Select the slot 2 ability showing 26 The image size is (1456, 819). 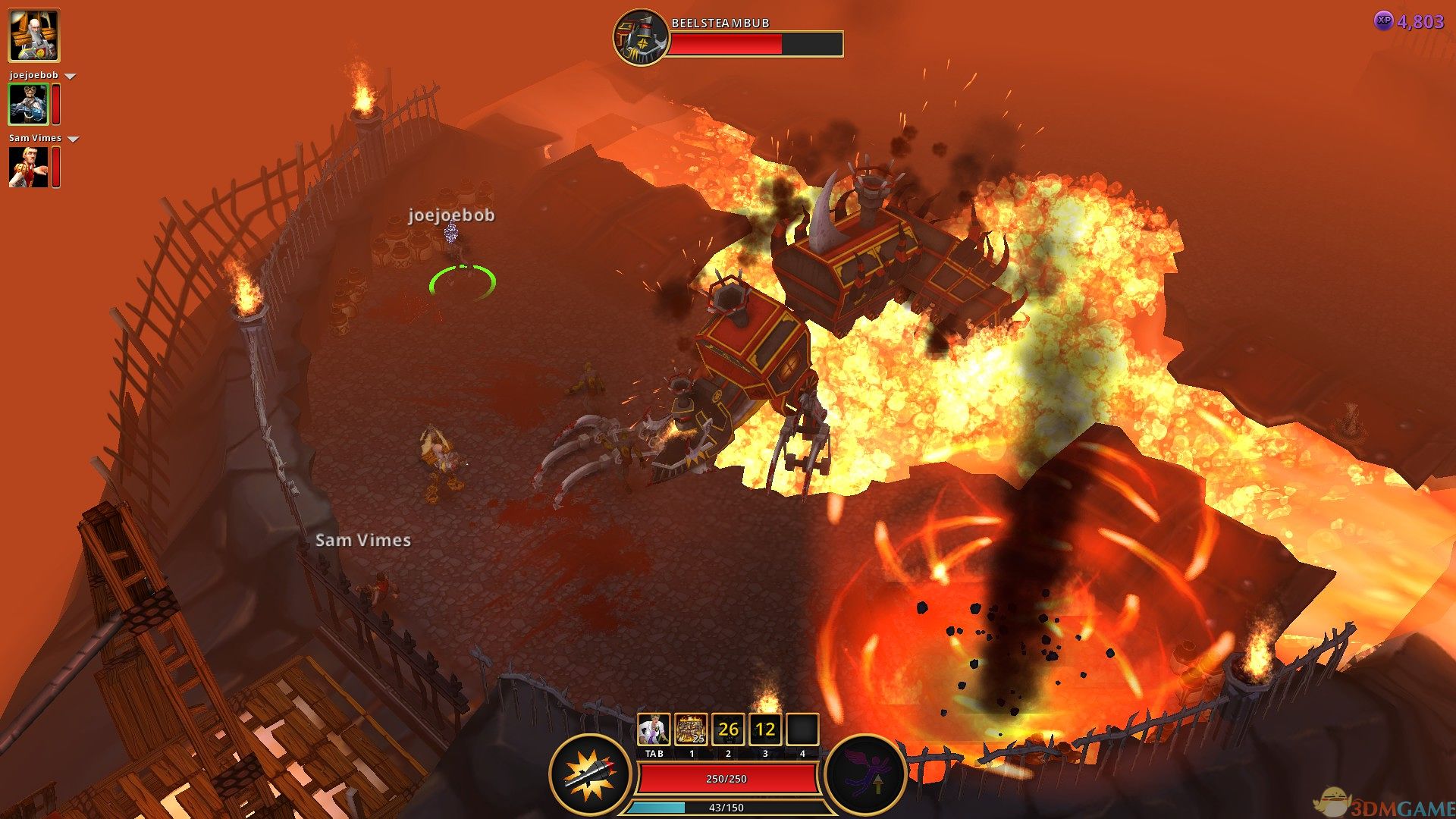pos(728,730)
